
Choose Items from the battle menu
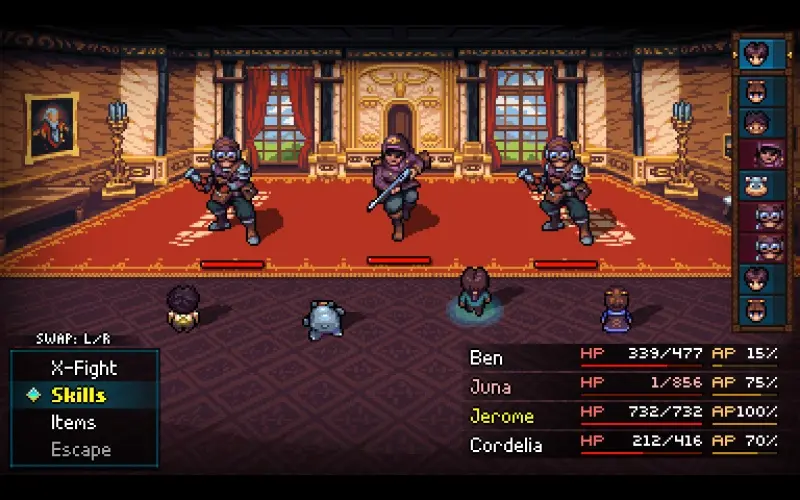(74, 422)
